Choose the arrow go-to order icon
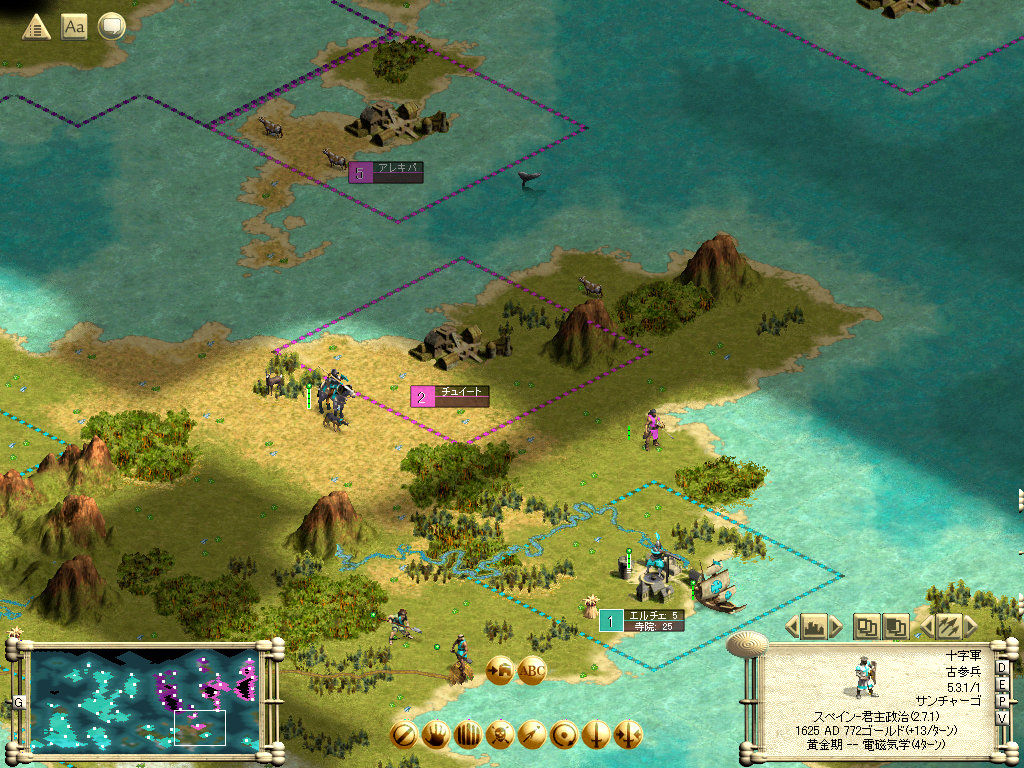1024x768 pixels. (532, 735)
